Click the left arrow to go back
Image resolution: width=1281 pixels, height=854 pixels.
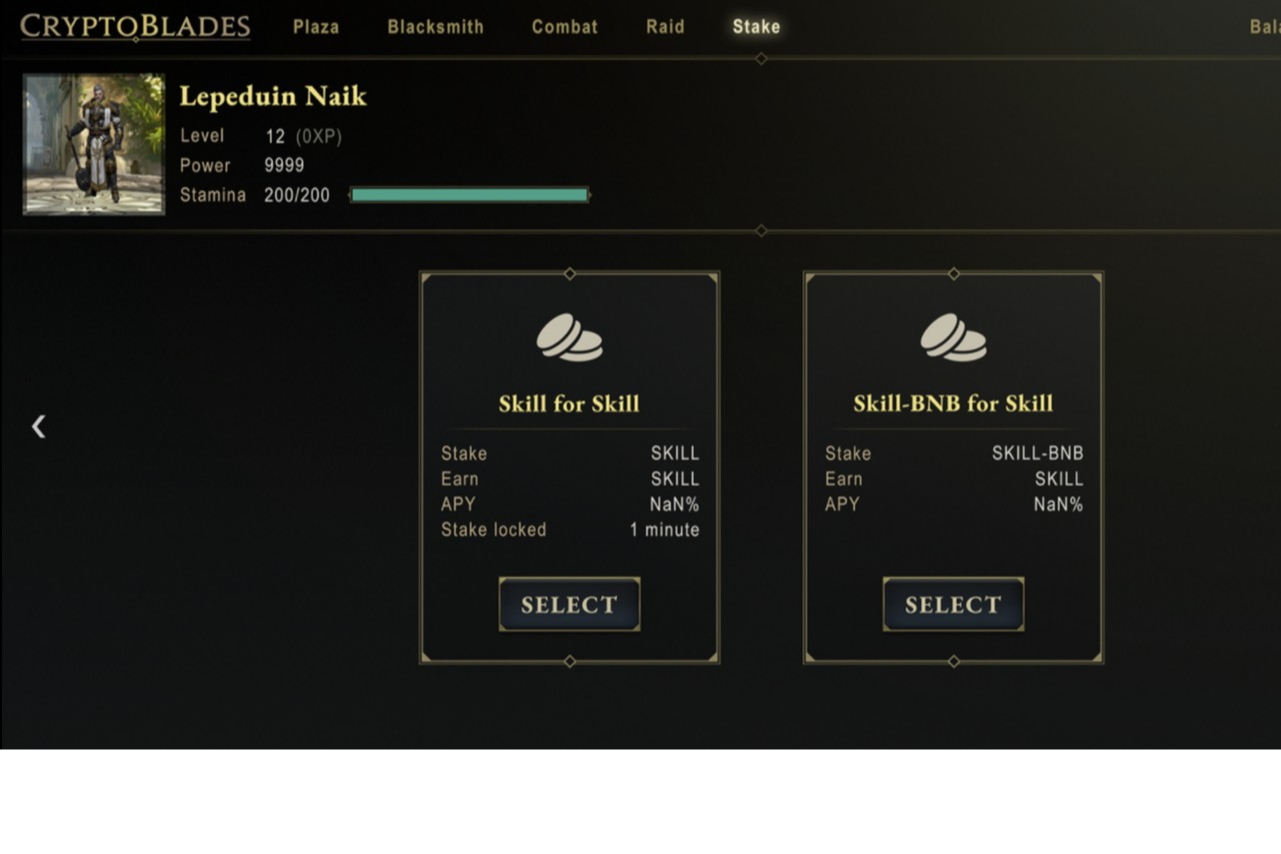coord(38,427)
